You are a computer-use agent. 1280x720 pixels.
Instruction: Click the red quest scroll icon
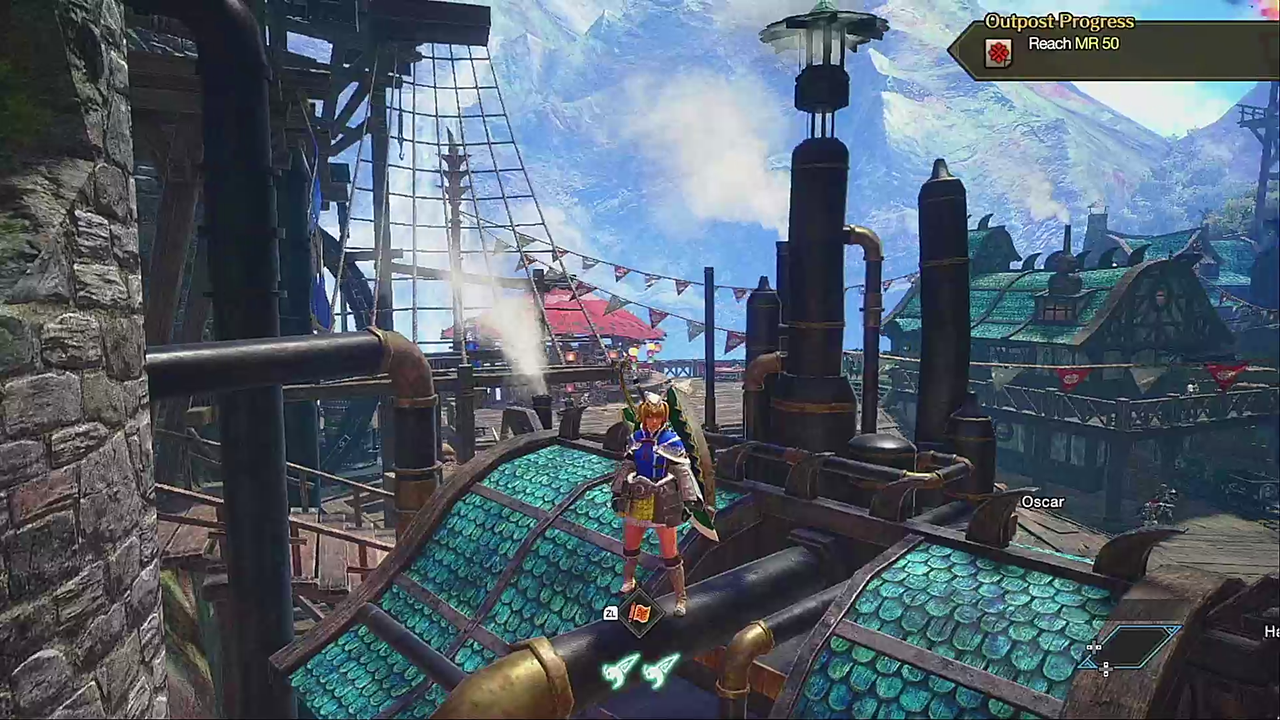tap(998, 52)
